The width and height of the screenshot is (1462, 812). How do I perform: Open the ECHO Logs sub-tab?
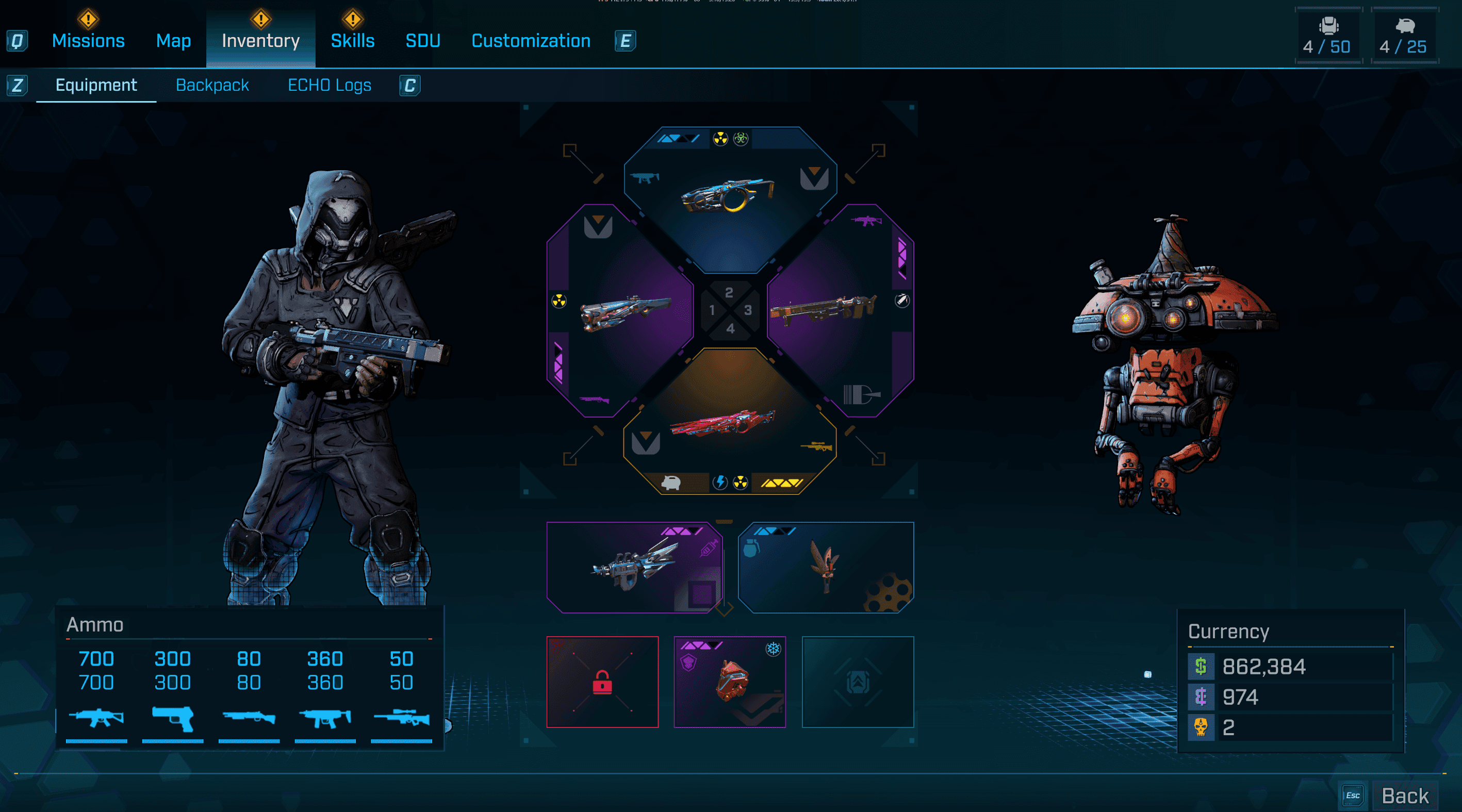(x=329, y=85)
